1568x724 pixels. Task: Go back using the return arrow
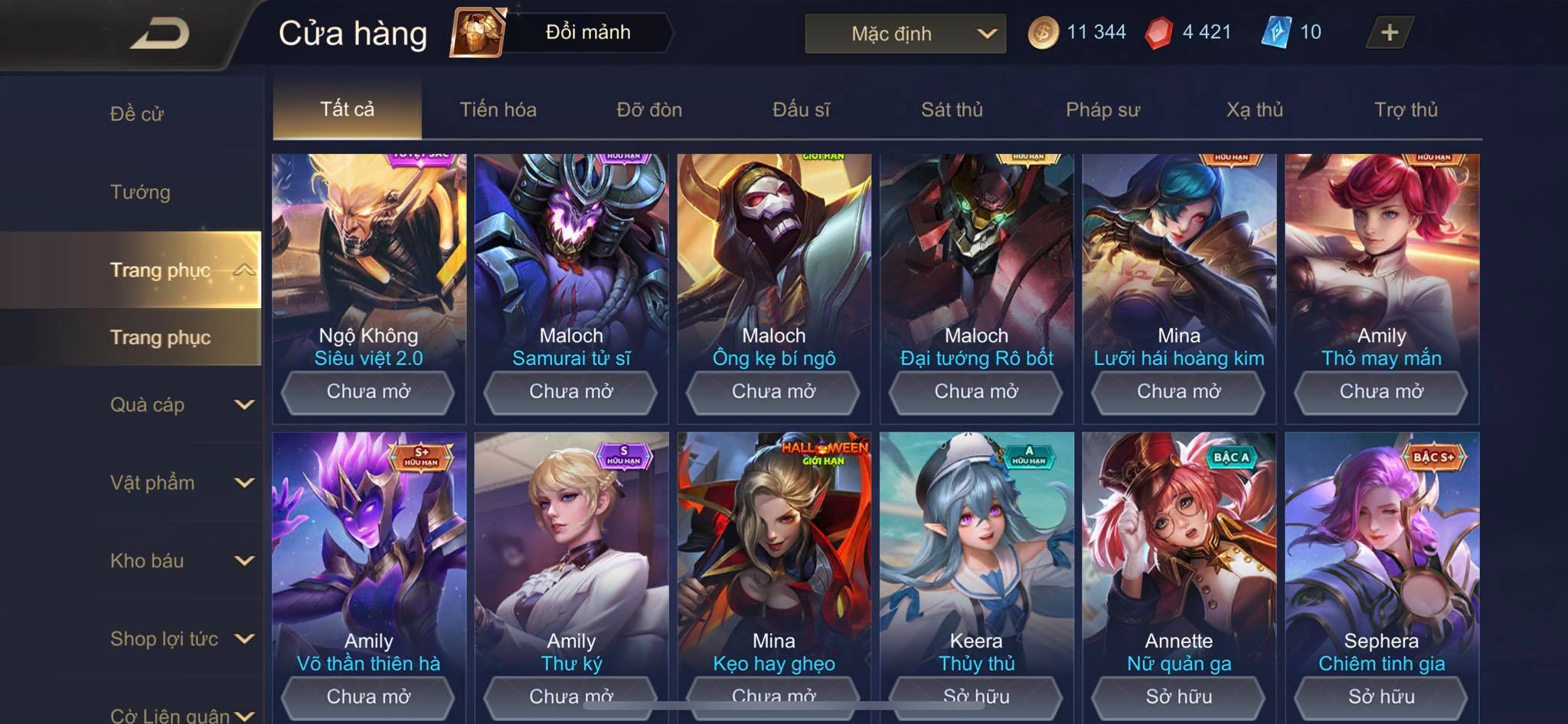[159, 34]
